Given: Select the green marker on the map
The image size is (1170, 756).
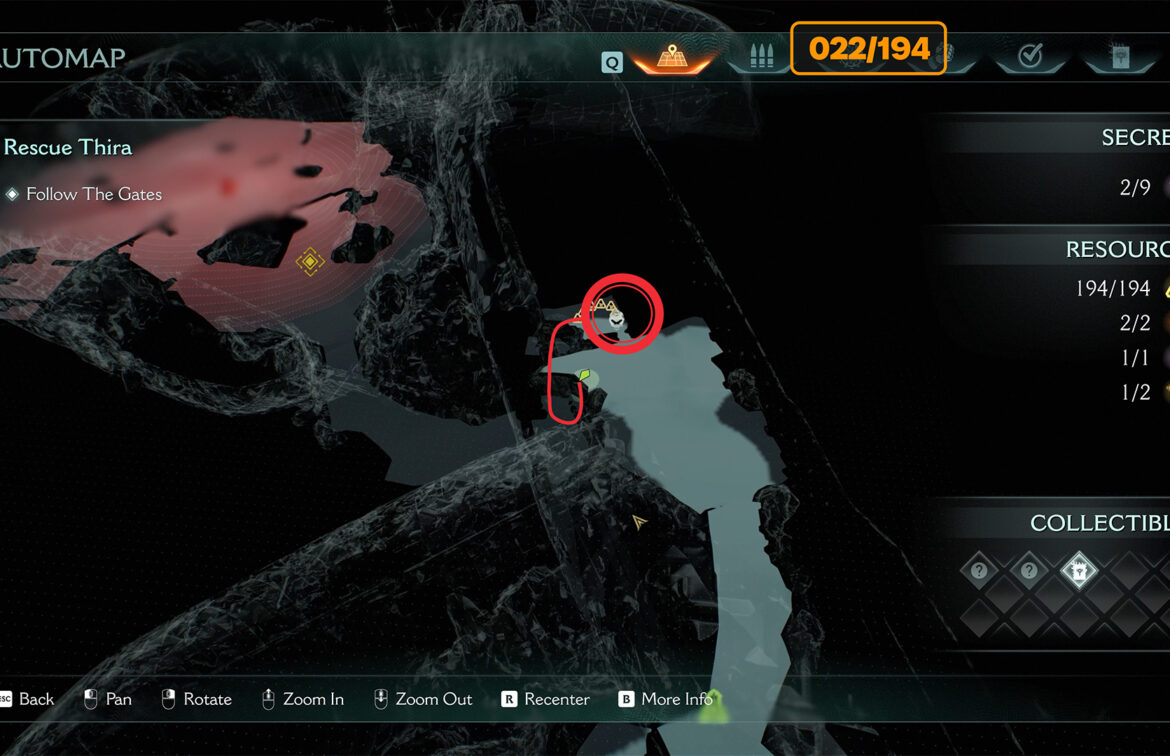Looking at the screenshot, I should point(586,378).
